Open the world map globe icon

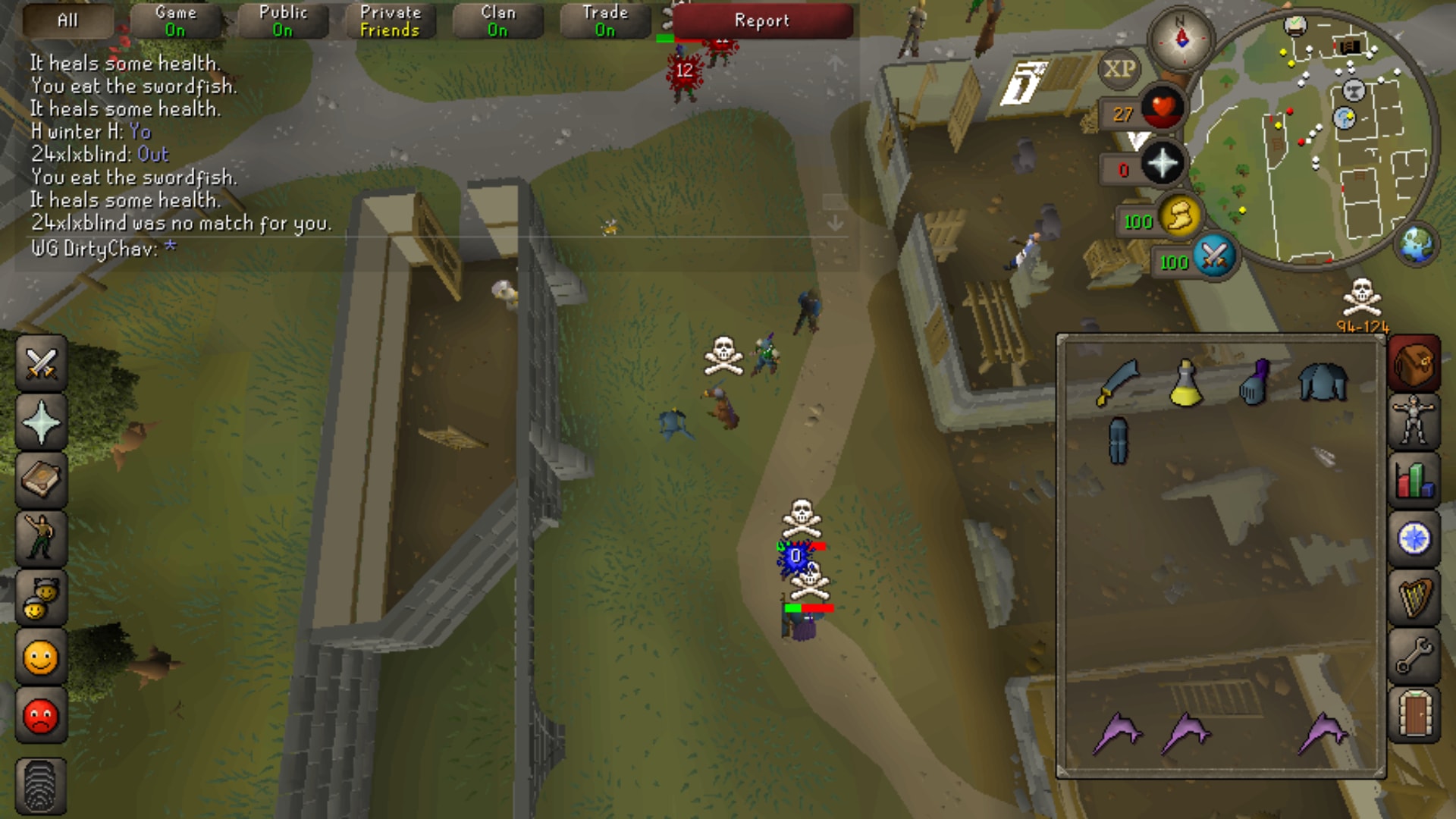point(1416,245)
